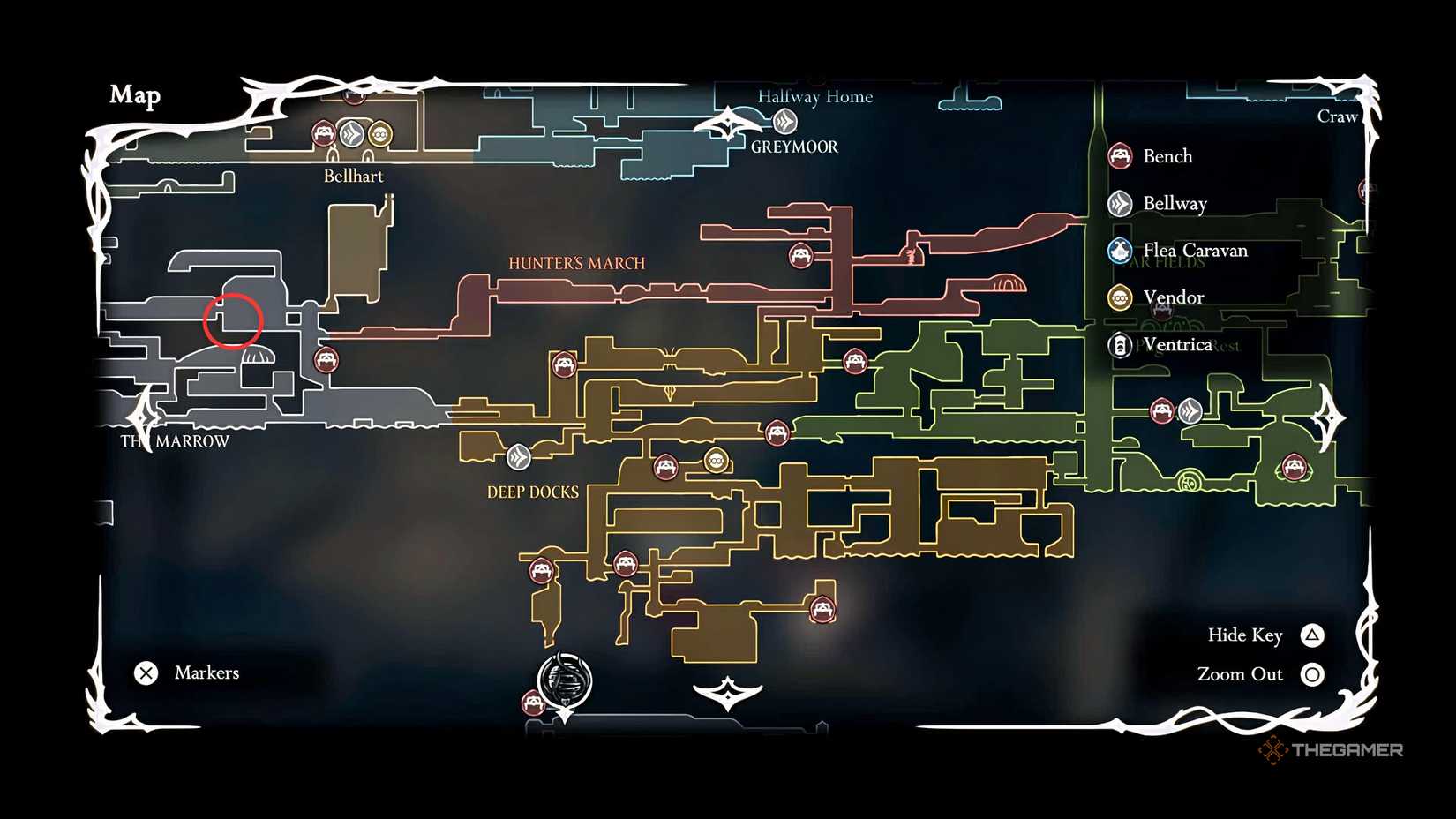Image resolution: width=1456 pixels, height=819 pixels.
Task: Select the bench marker above Bellhart
Action: point(322,134)
